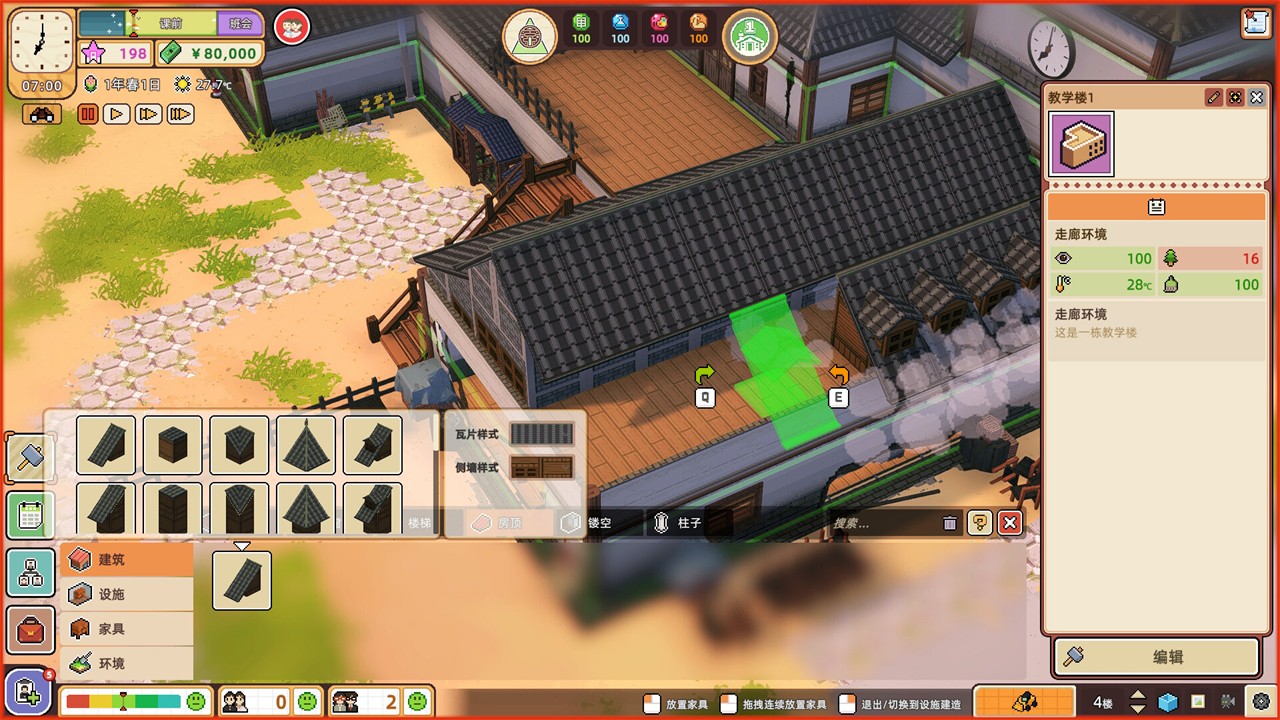This screenshot has width=1280, height=720.
Task: Open the red briefcase menu
Action: point(31,630)
